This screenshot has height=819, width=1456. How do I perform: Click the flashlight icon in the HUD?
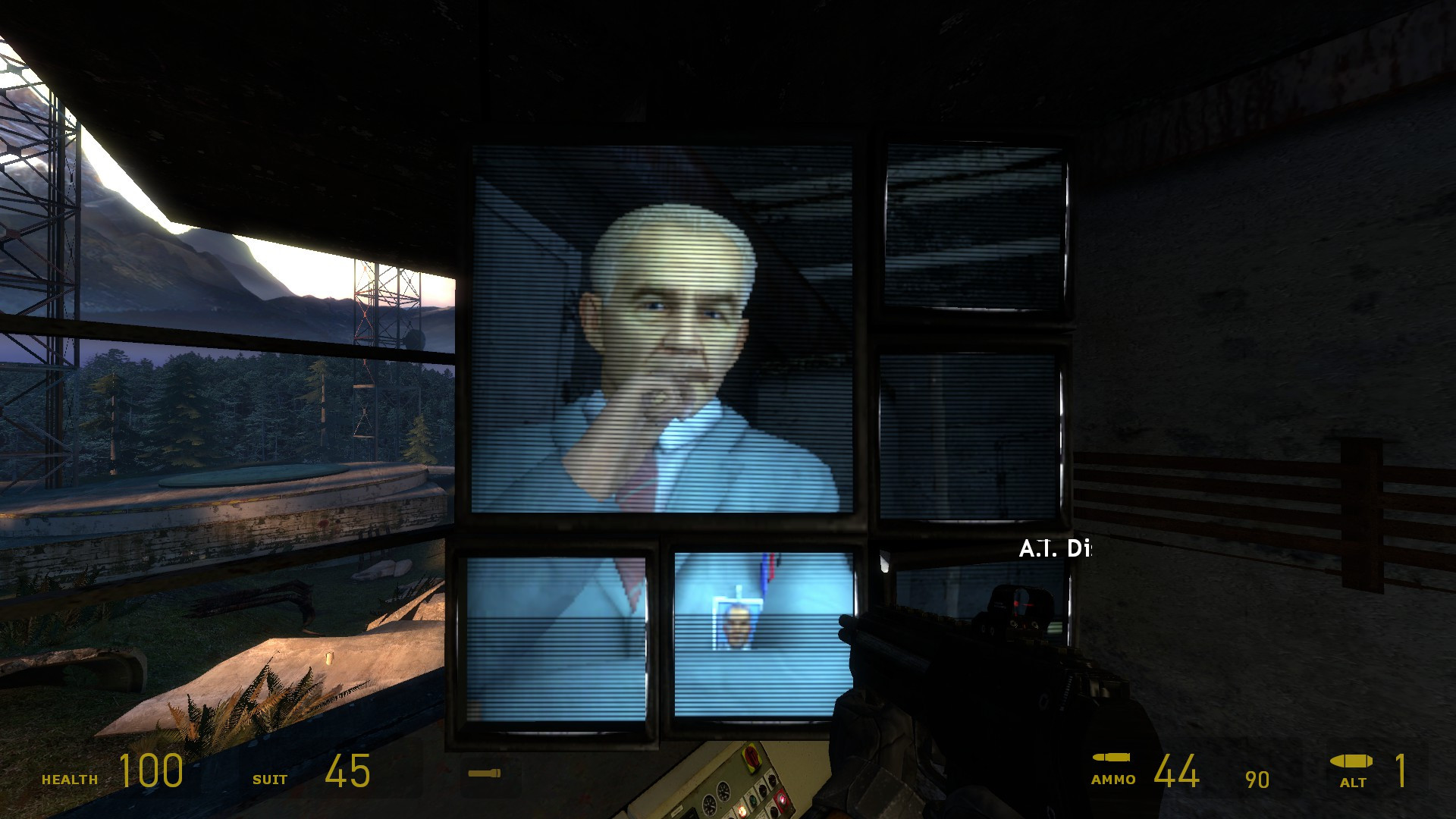[485, 775]
